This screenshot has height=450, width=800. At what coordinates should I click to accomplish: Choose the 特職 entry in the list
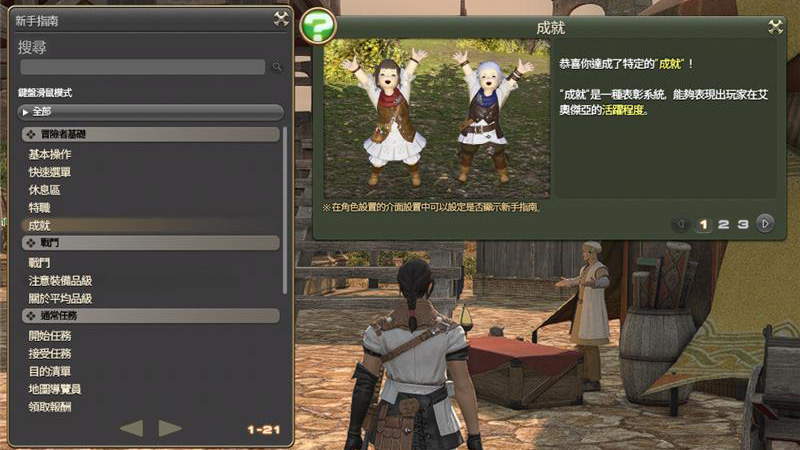pyautogui.click(x=39, y=207)
